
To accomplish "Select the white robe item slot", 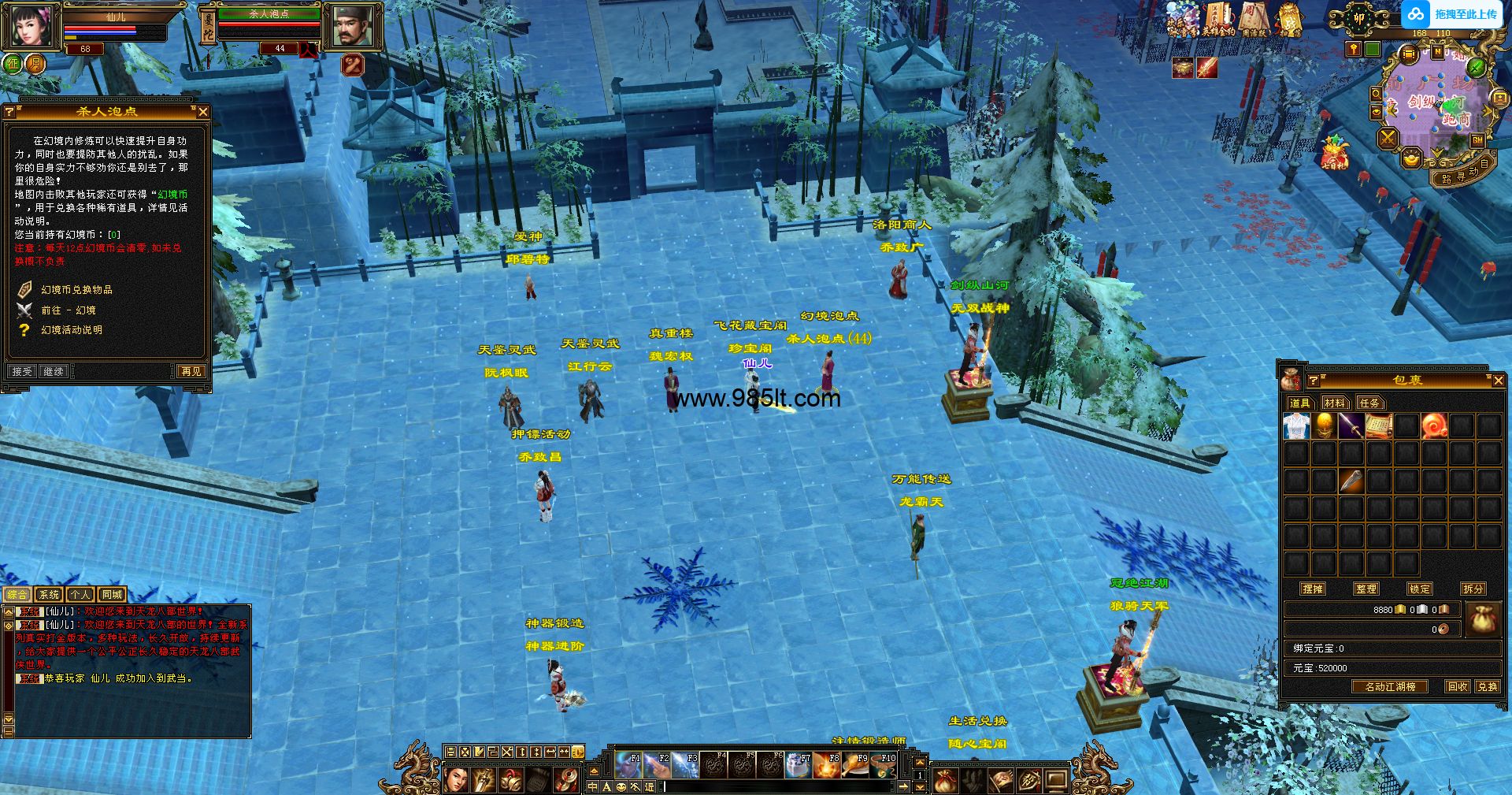I will click(1296, 426).
